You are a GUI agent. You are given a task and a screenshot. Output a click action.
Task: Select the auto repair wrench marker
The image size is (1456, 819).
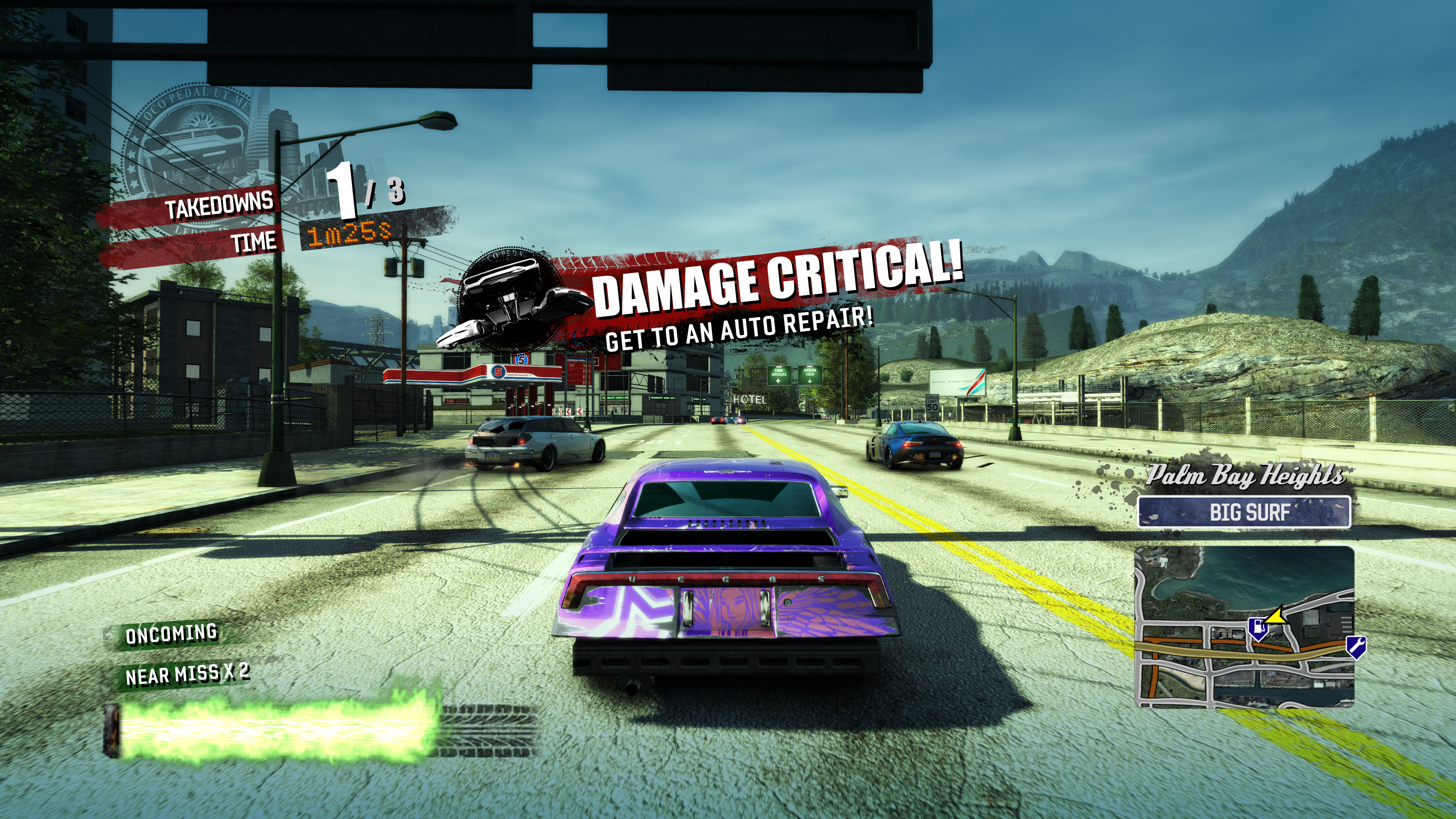(1356, 646)
